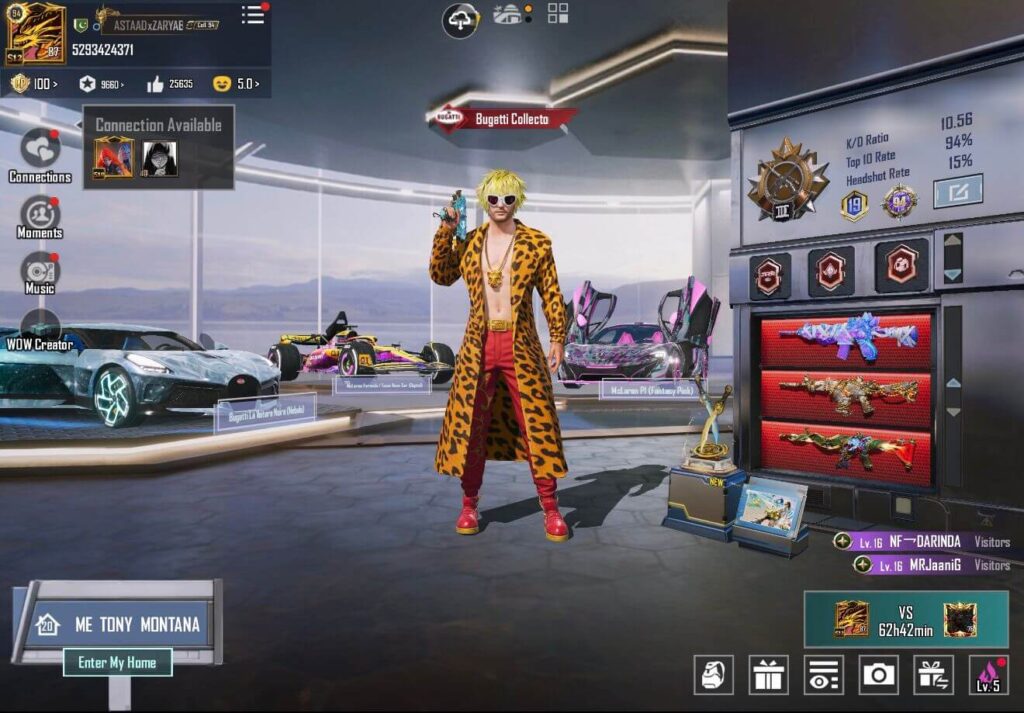Open the VS matchup countdown banner
Screen dimensions: 1024x713
click(x=905, y=619)
